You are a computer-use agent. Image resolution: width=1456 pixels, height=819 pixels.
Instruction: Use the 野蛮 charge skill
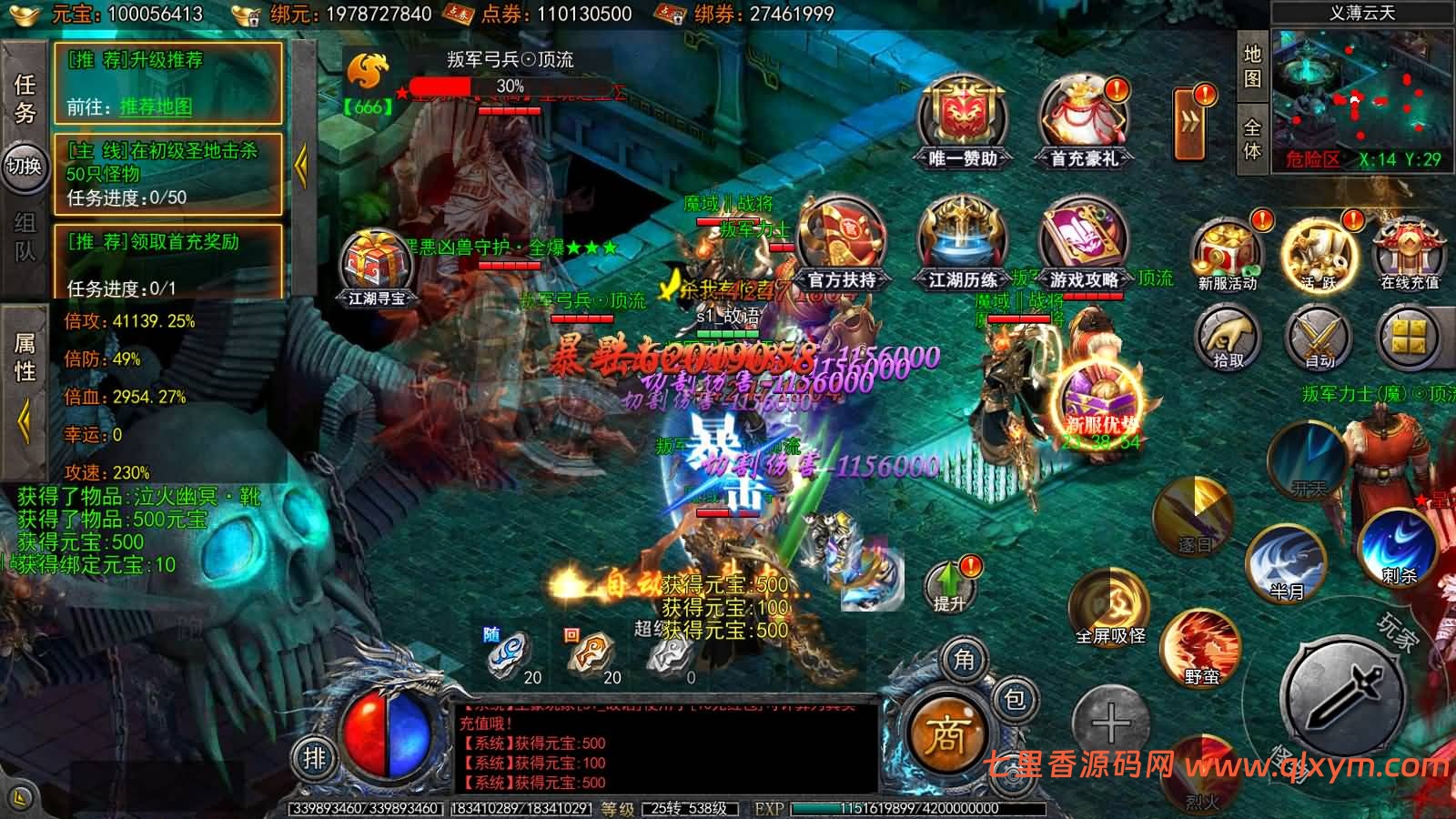1201,646
